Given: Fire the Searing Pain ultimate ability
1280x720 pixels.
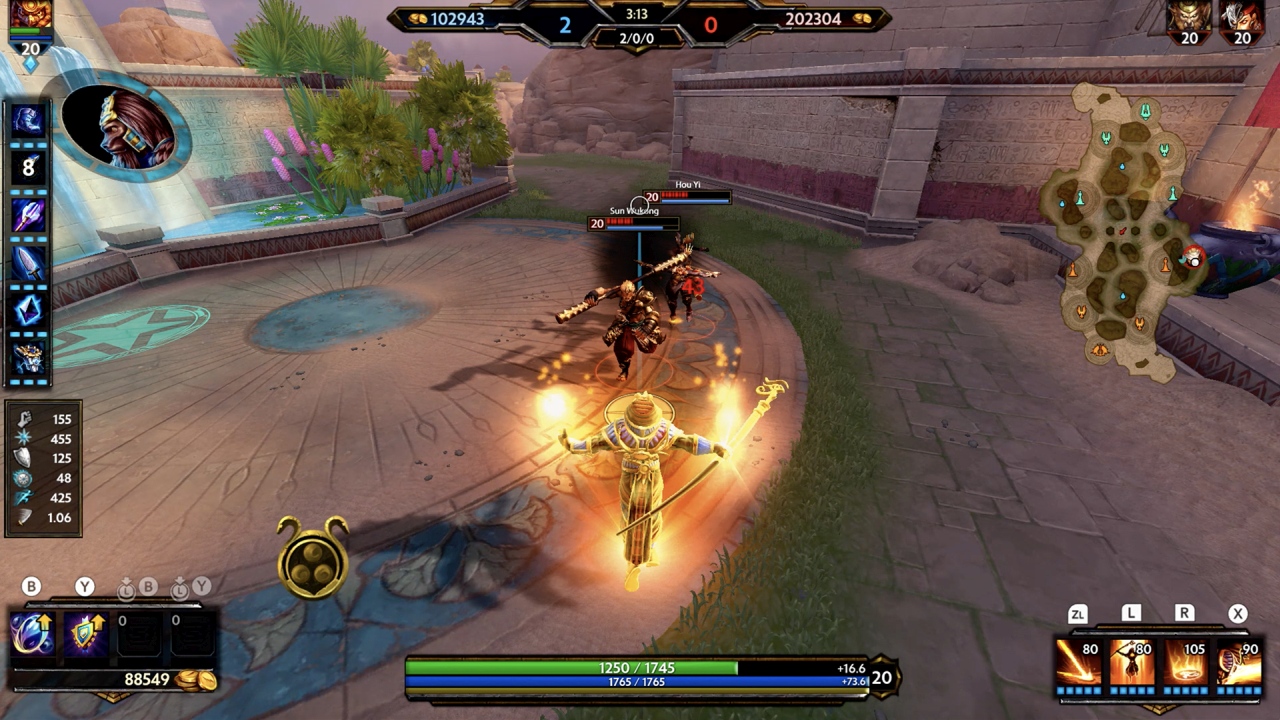Looking at the screenshot, I should tap(1238, 663).
